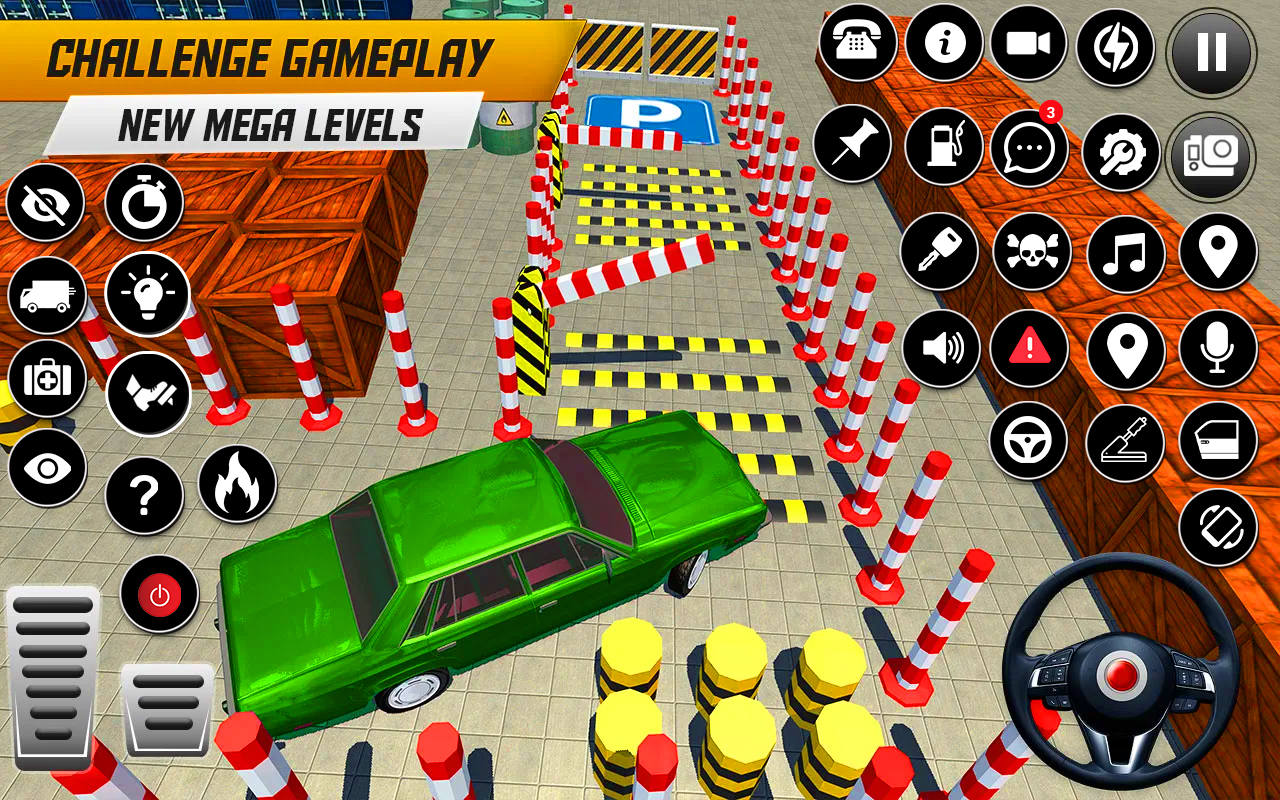The height and width of the screenshot is (800, 1280).
Task: Enable the microphone icon
Action: click(x=1217, y=349)
